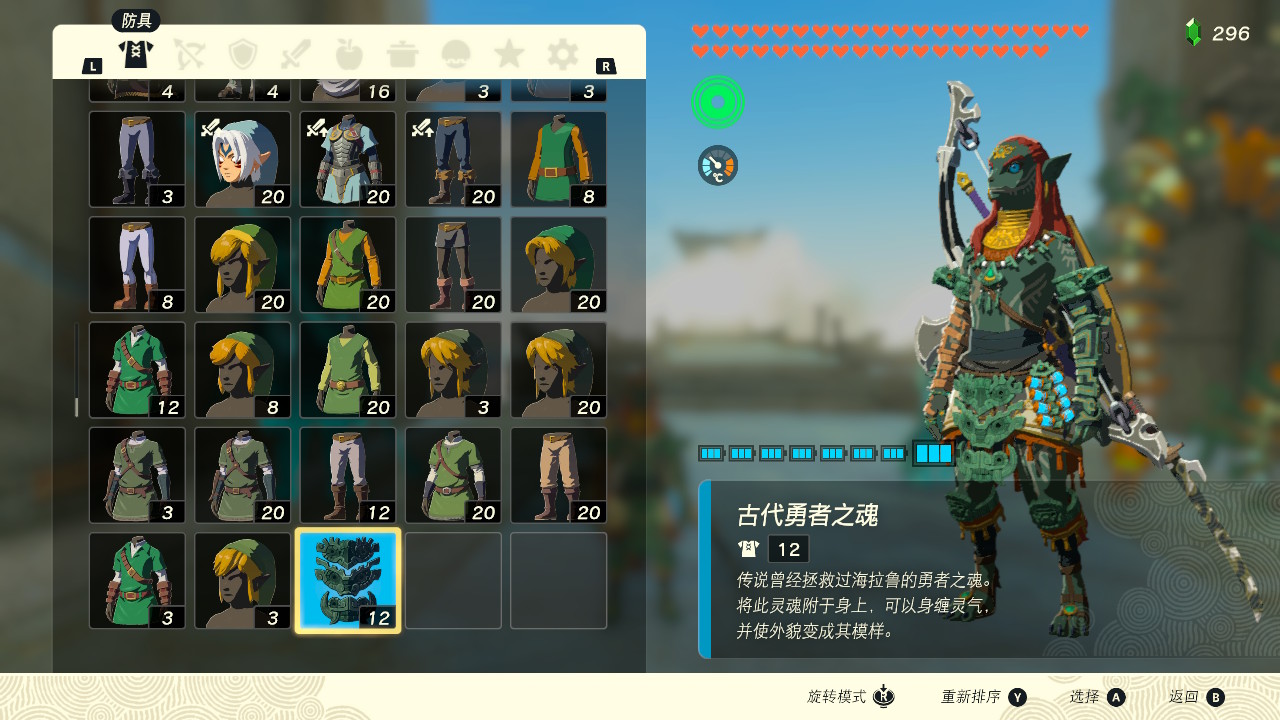The width and height of the screenshot is (1280, 720).
Task: Show the cooking pot food tab
Action: (x=402, y=53)
